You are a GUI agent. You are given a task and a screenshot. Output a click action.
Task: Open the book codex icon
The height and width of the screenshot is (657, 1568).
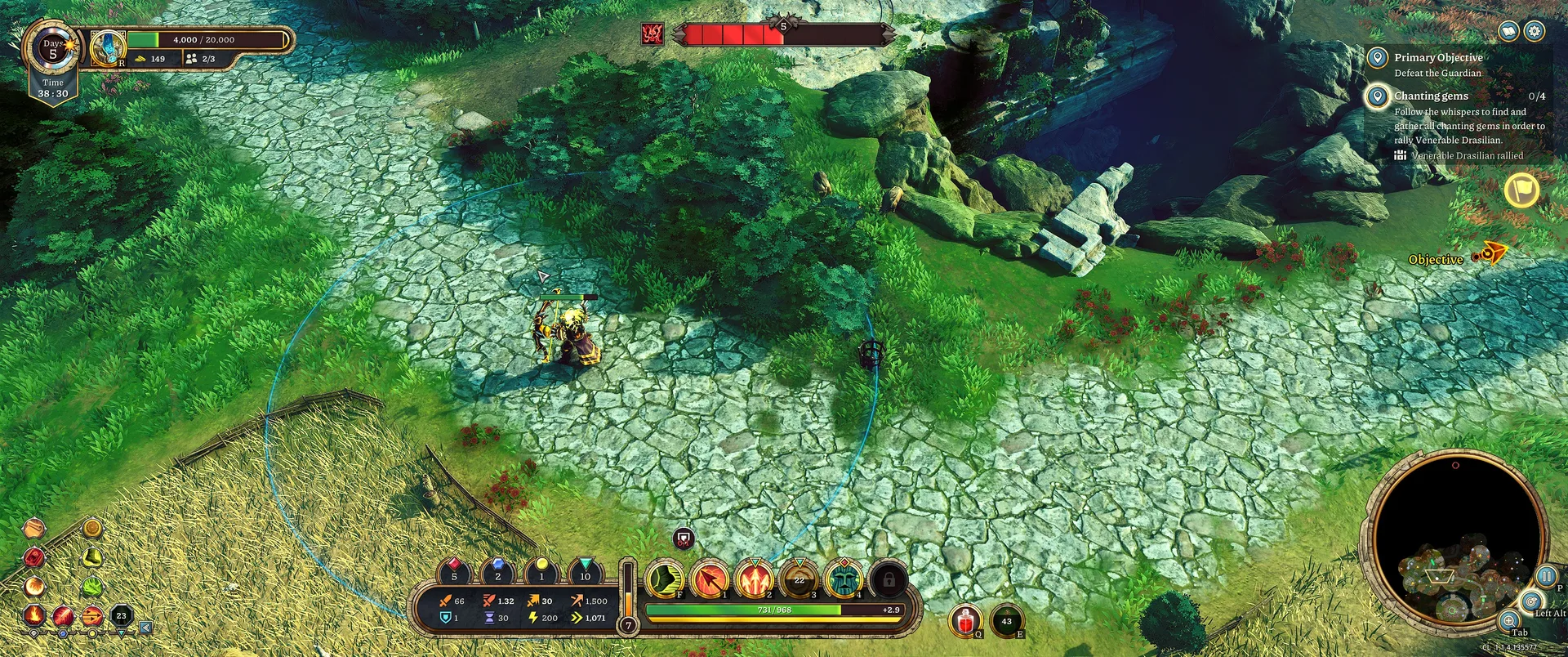pyautogui.click(x=1509, y=31)
